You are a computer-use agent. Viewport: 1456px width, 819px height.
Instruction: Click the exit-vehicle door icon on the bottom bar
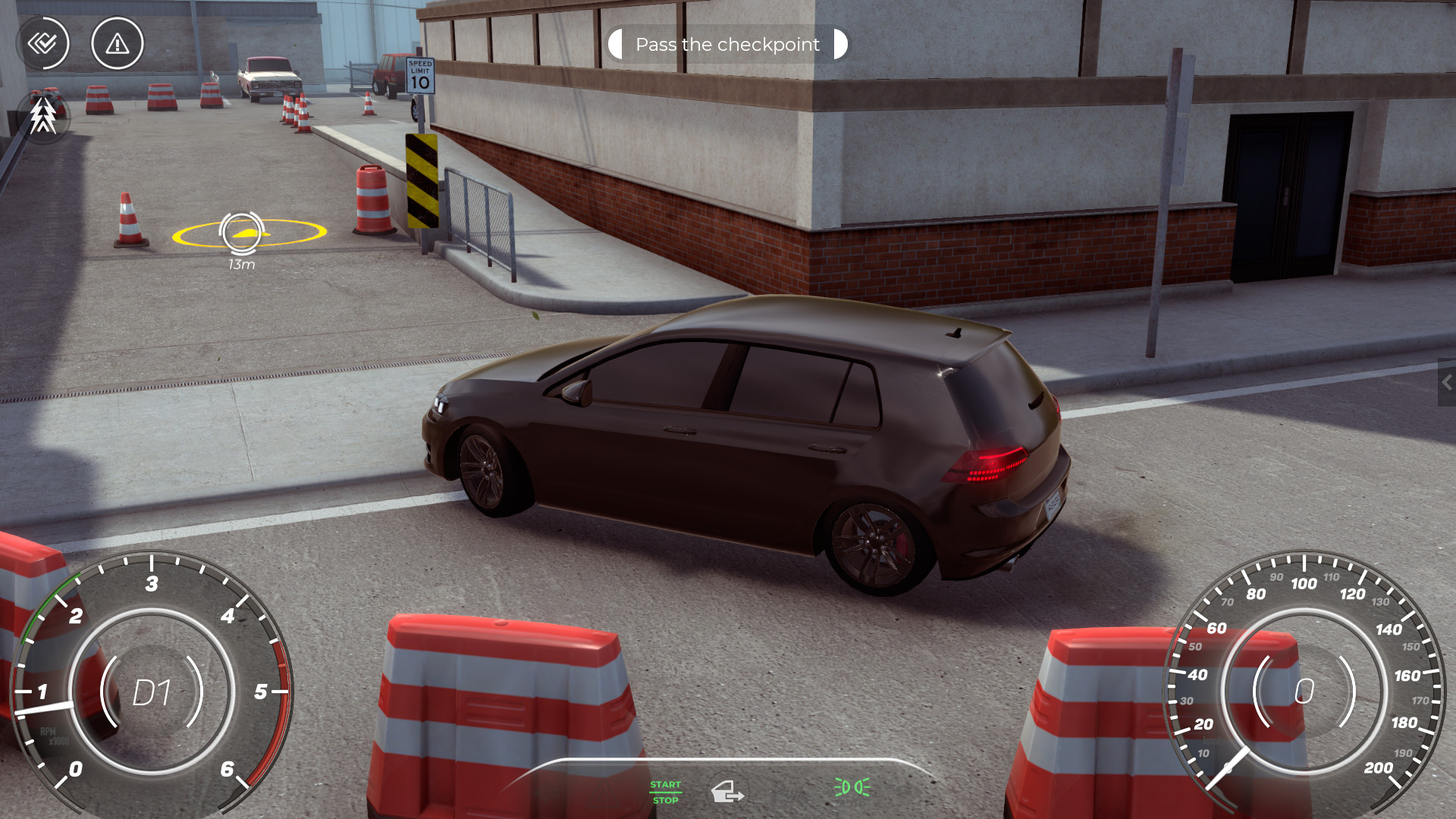[x=728, y=792]
